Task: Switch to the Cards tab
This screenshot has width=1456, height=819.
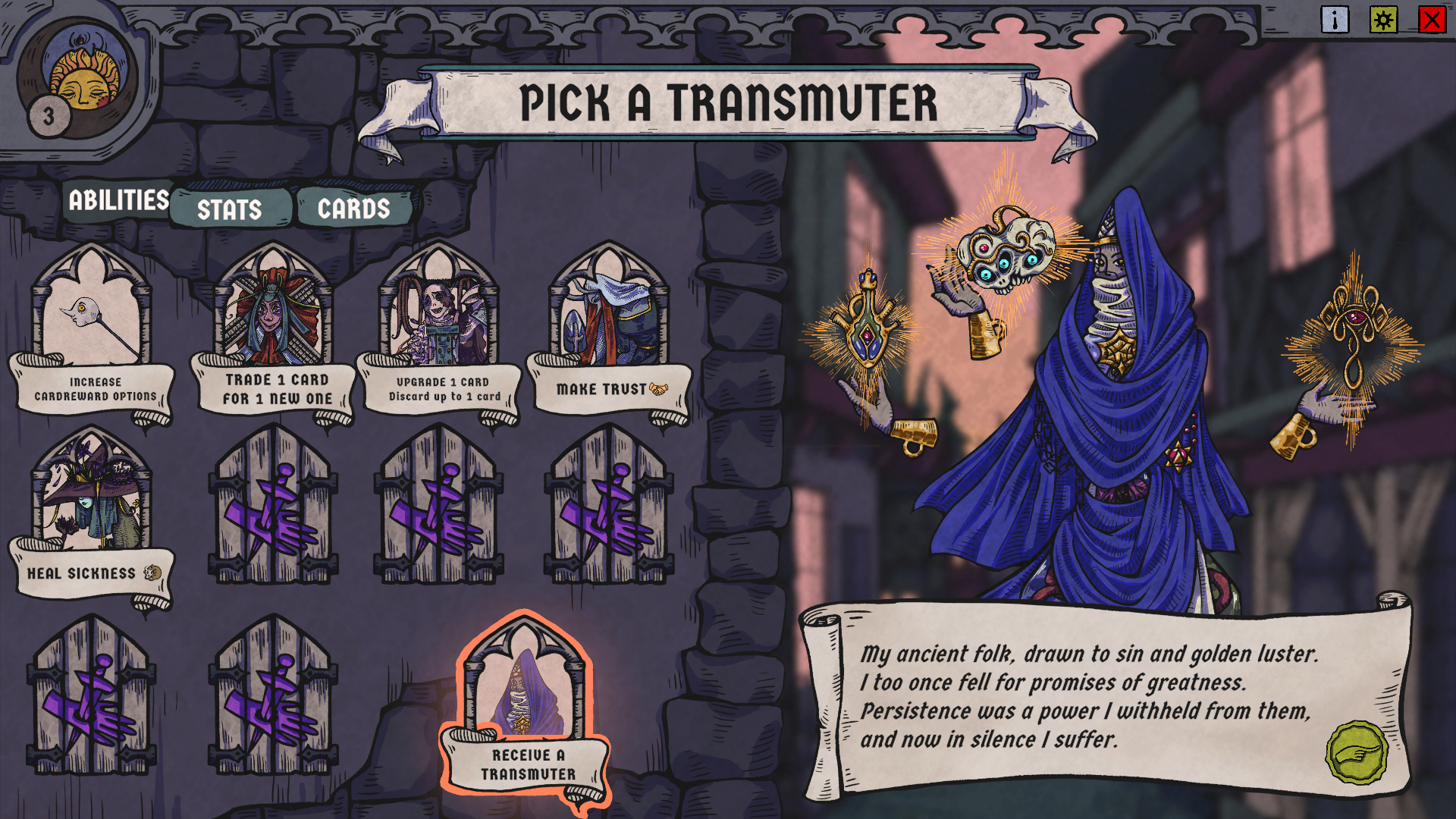Action: [x=353, y=209]
